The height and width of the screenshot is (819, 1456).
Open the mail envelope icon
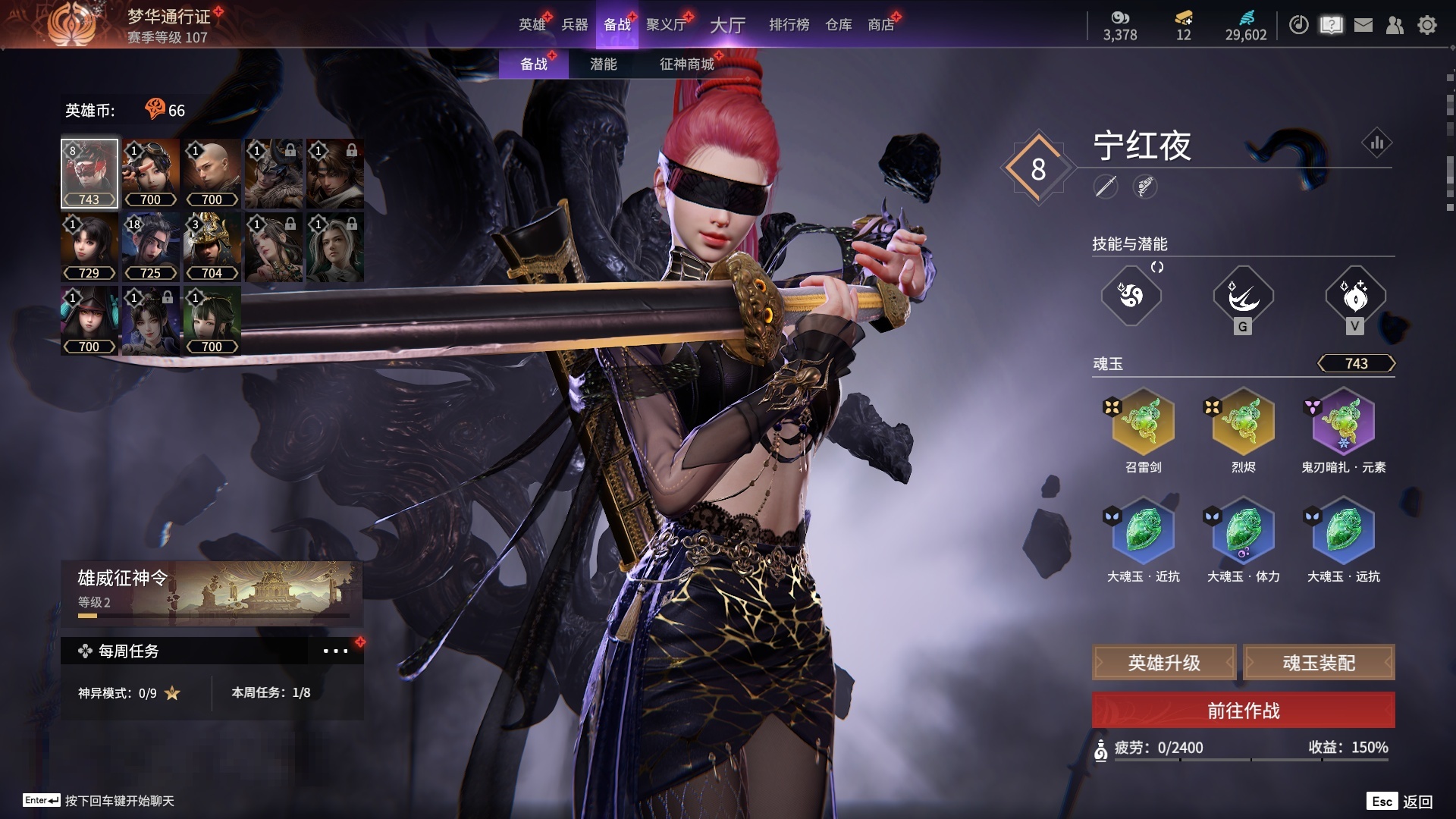pos(1363,25)
